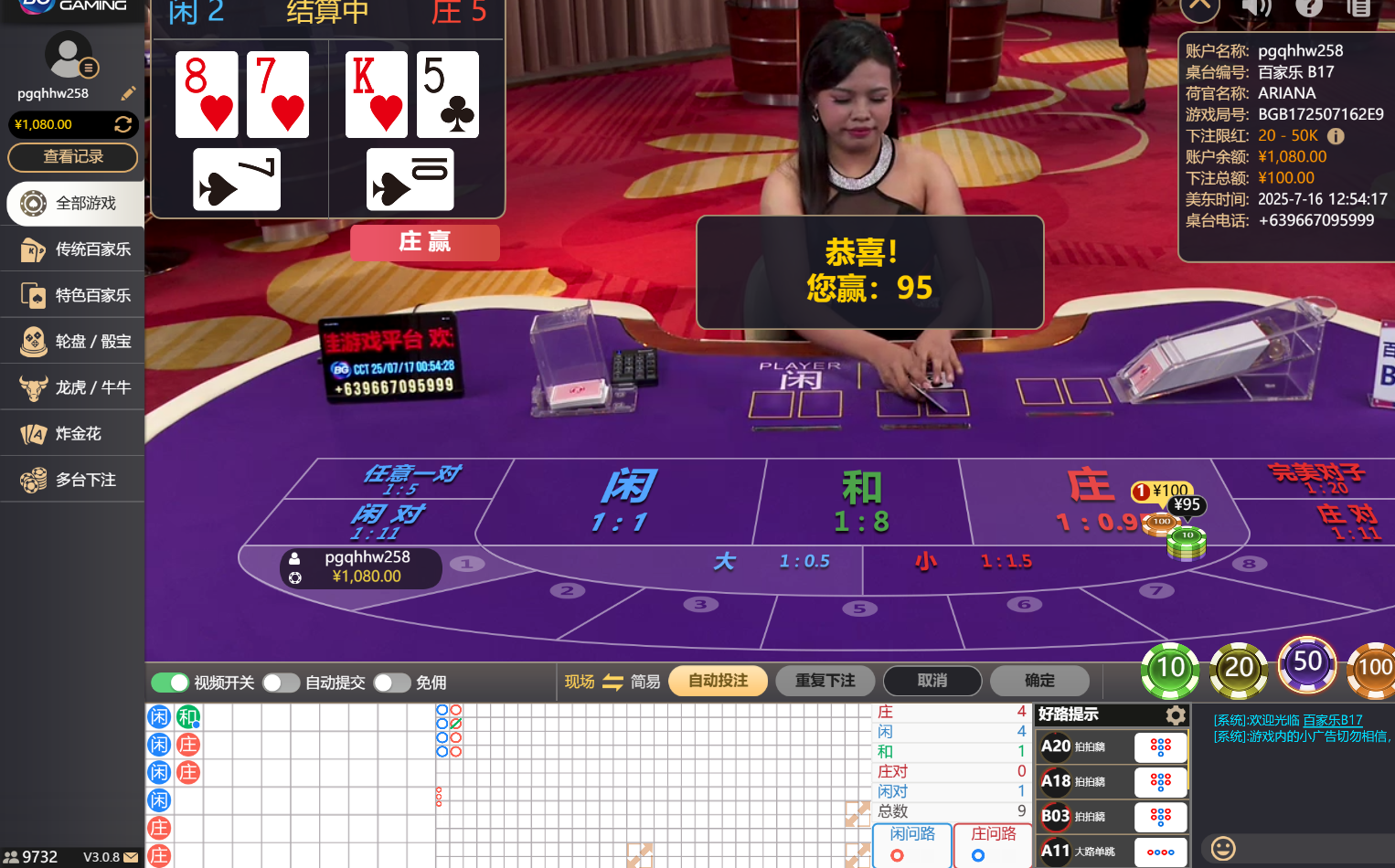Select the purple 50 chip
The height and width of the screenshot is (868, 1395).
[1306, 666]
